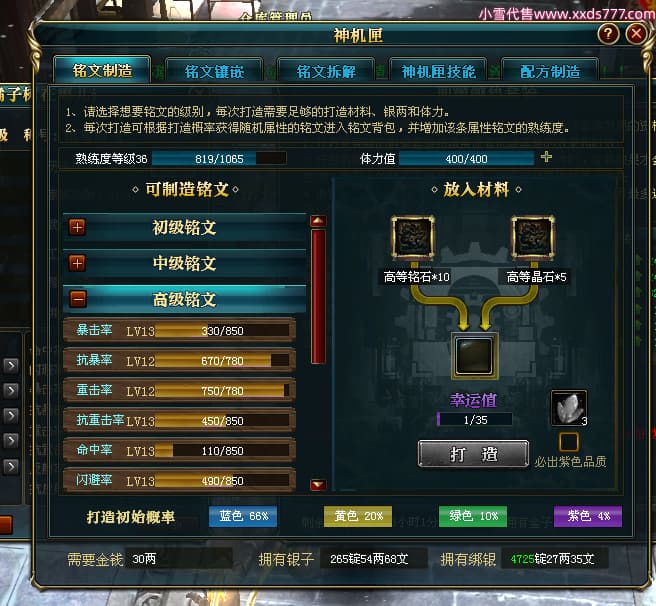Viewport: 656px width, 606px height.
Task: Switch to the 铭文镶嵌 tab
Action: [x=222, y=71]
